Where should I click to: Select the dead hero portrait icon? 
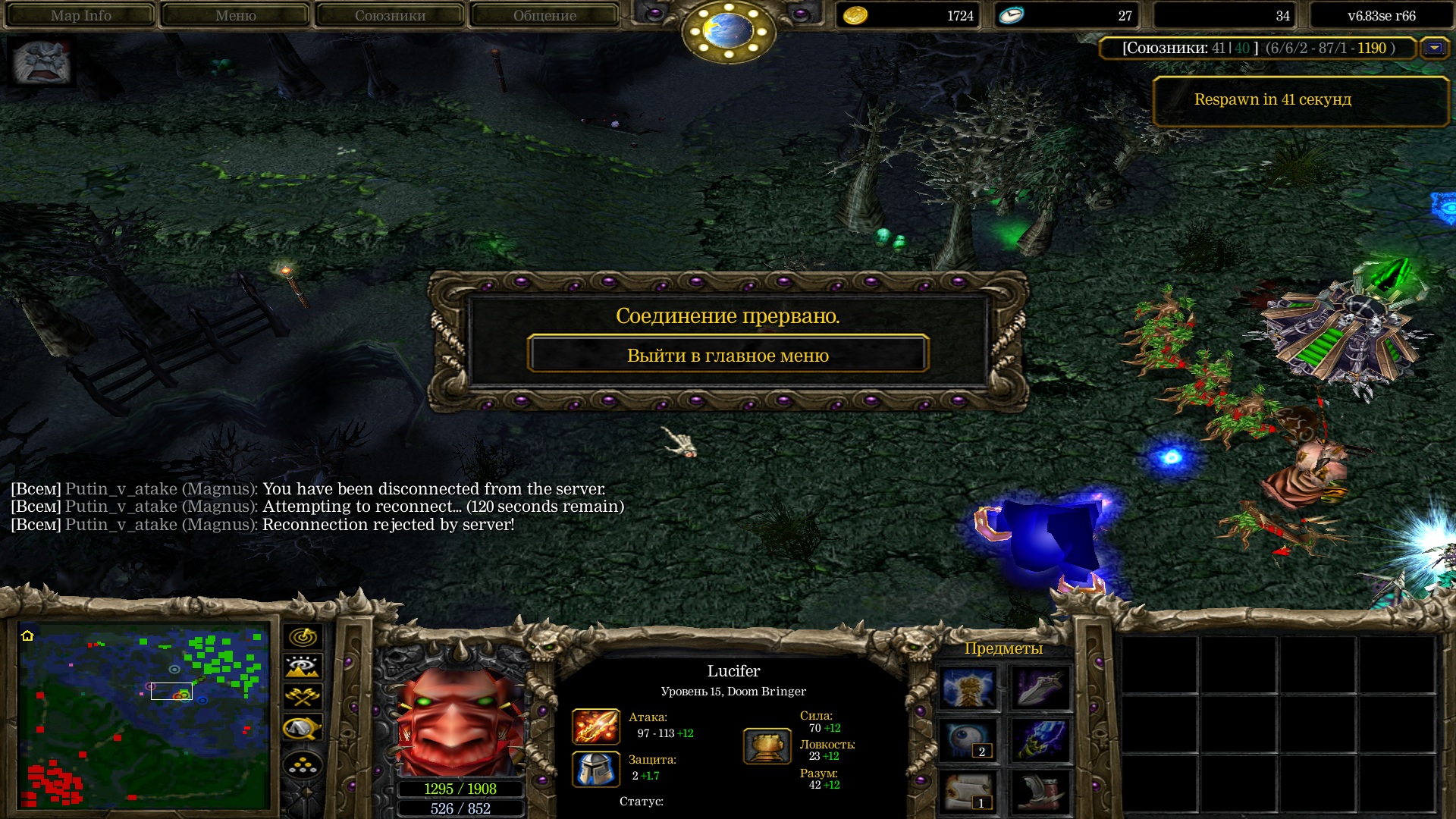42,62
